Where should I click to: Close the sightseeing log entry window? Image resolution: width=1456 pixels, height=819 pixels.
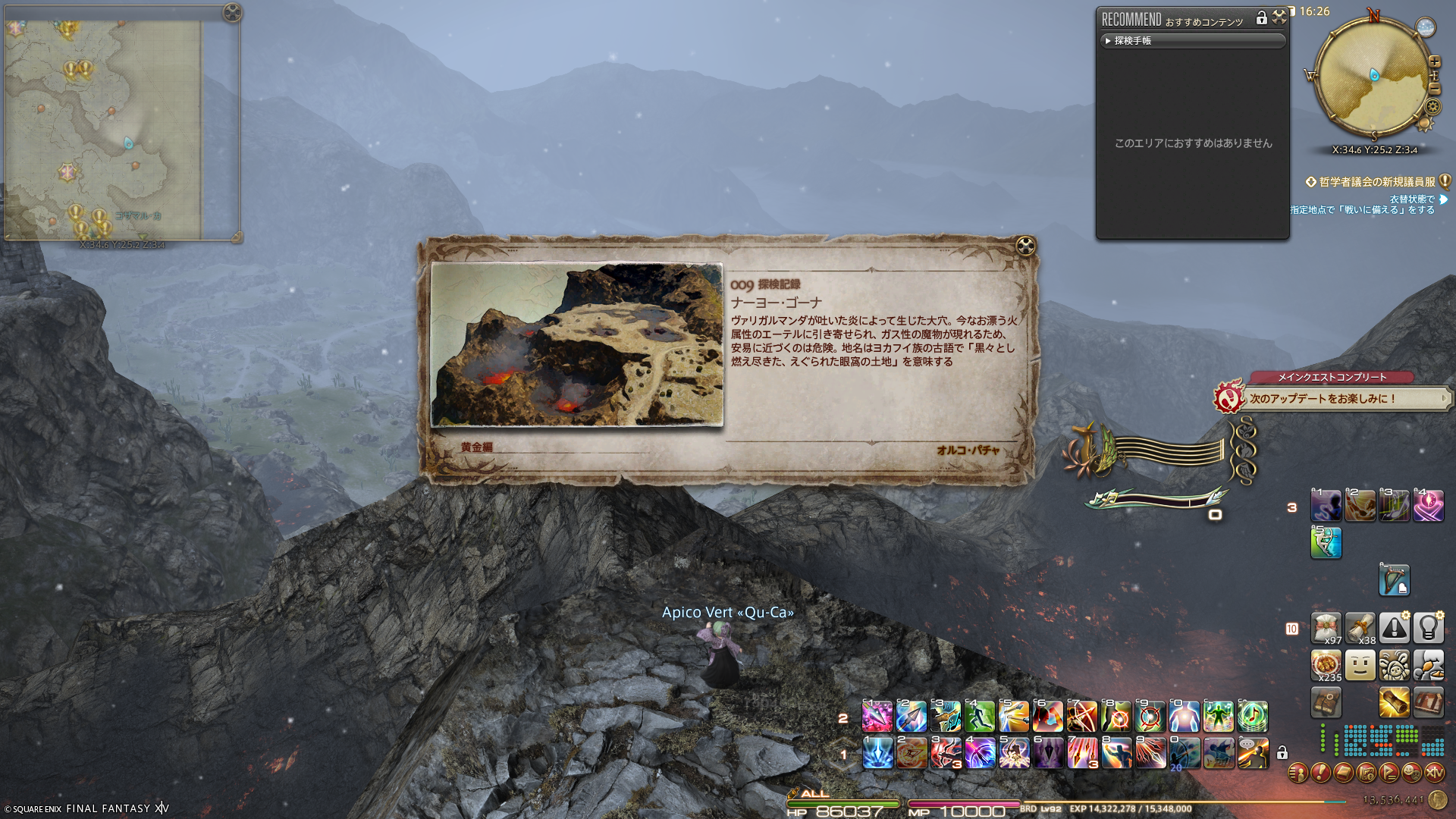point(1025,246)
